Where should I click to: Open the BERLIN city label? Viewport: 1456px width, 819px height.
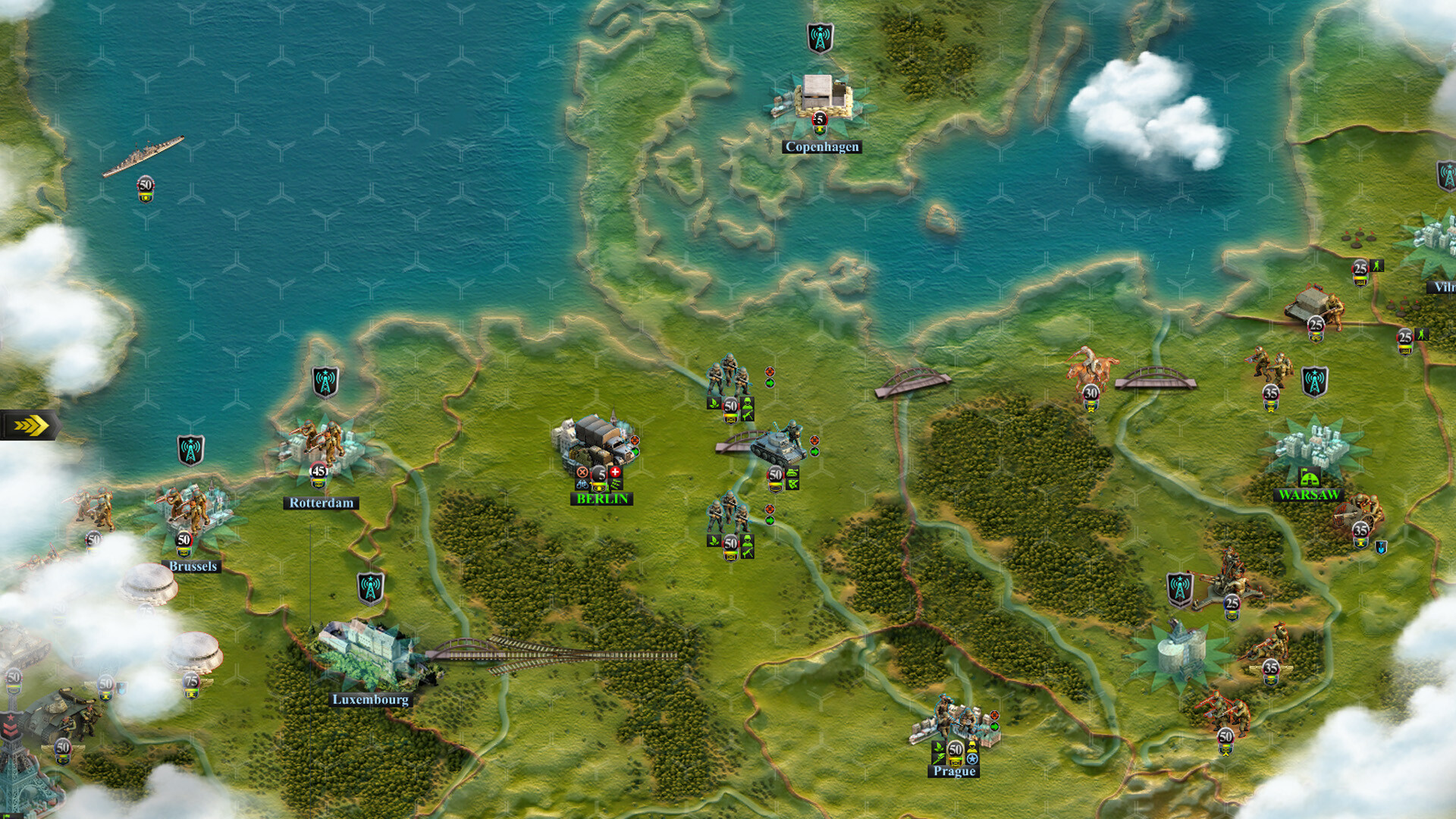(602, 498)
